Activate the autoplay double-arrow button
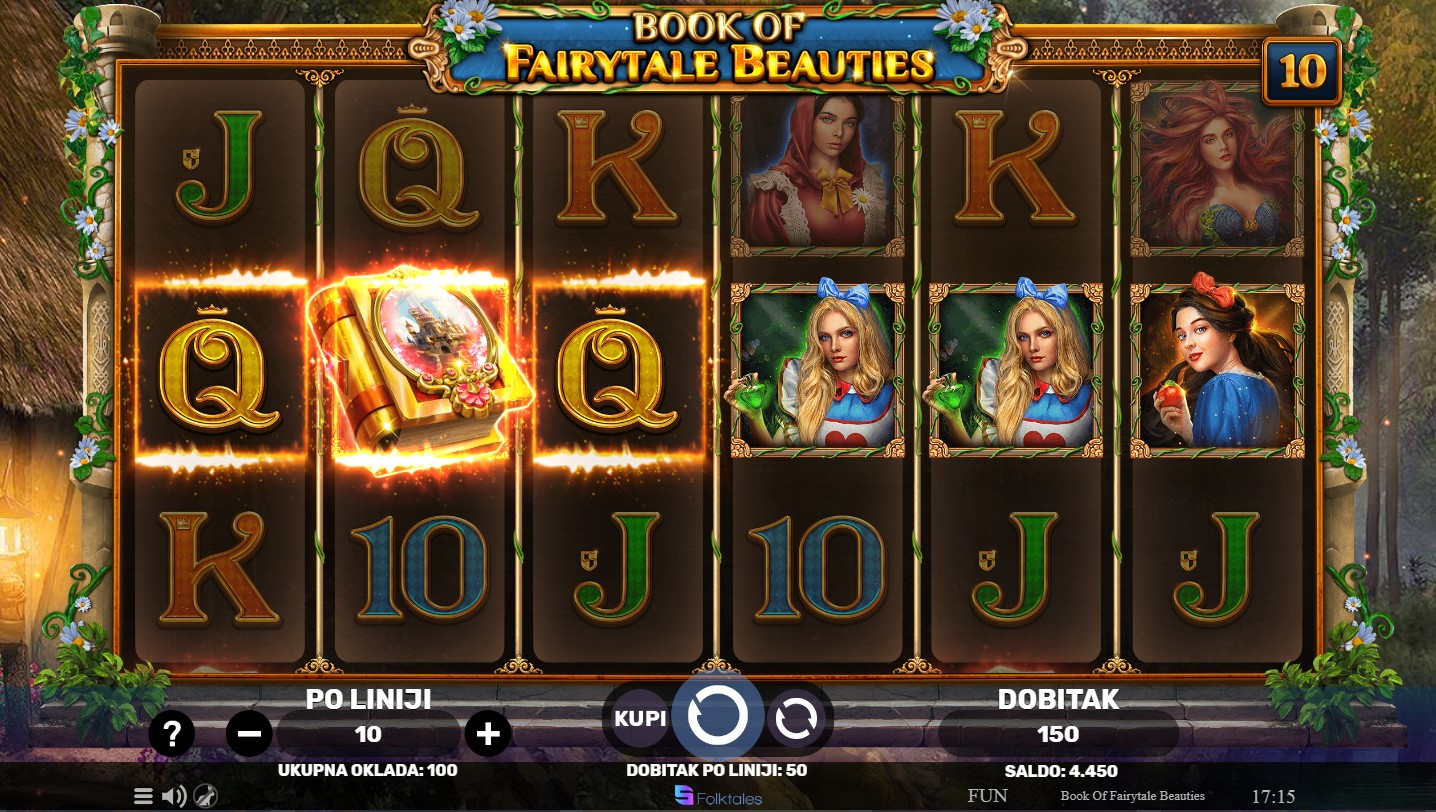Screen dimensions: 1436x812 795,718
